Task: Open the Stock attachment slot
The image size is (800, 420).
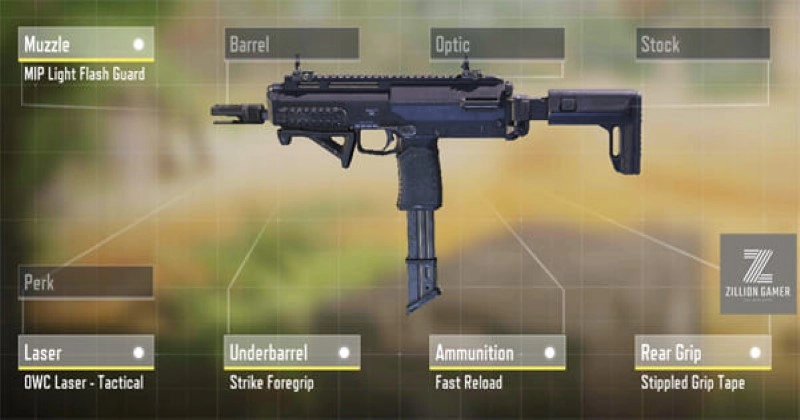Action: (x=702, y=44)
